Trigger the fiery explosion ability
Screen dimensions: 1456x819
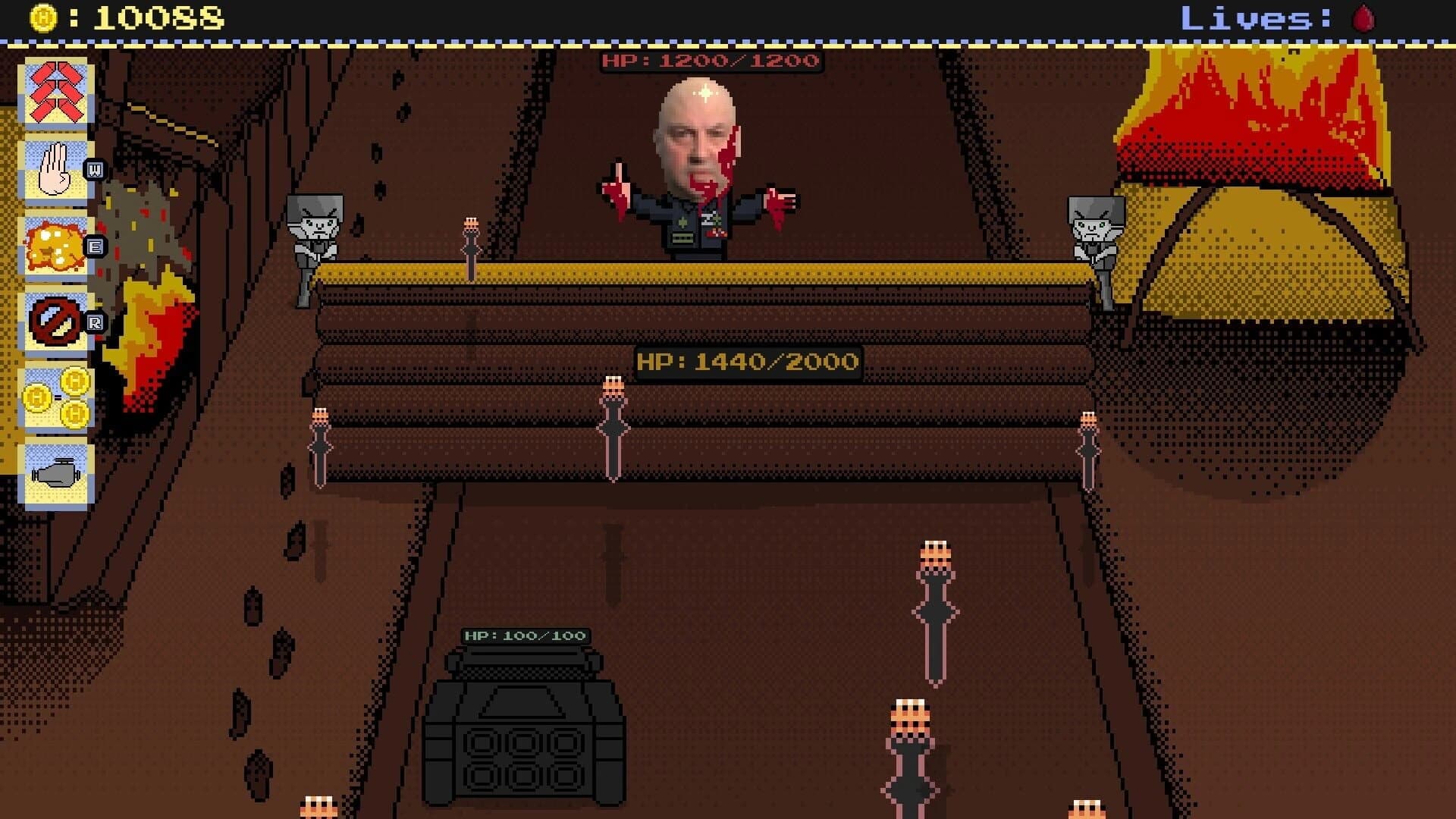coord(53,246)
